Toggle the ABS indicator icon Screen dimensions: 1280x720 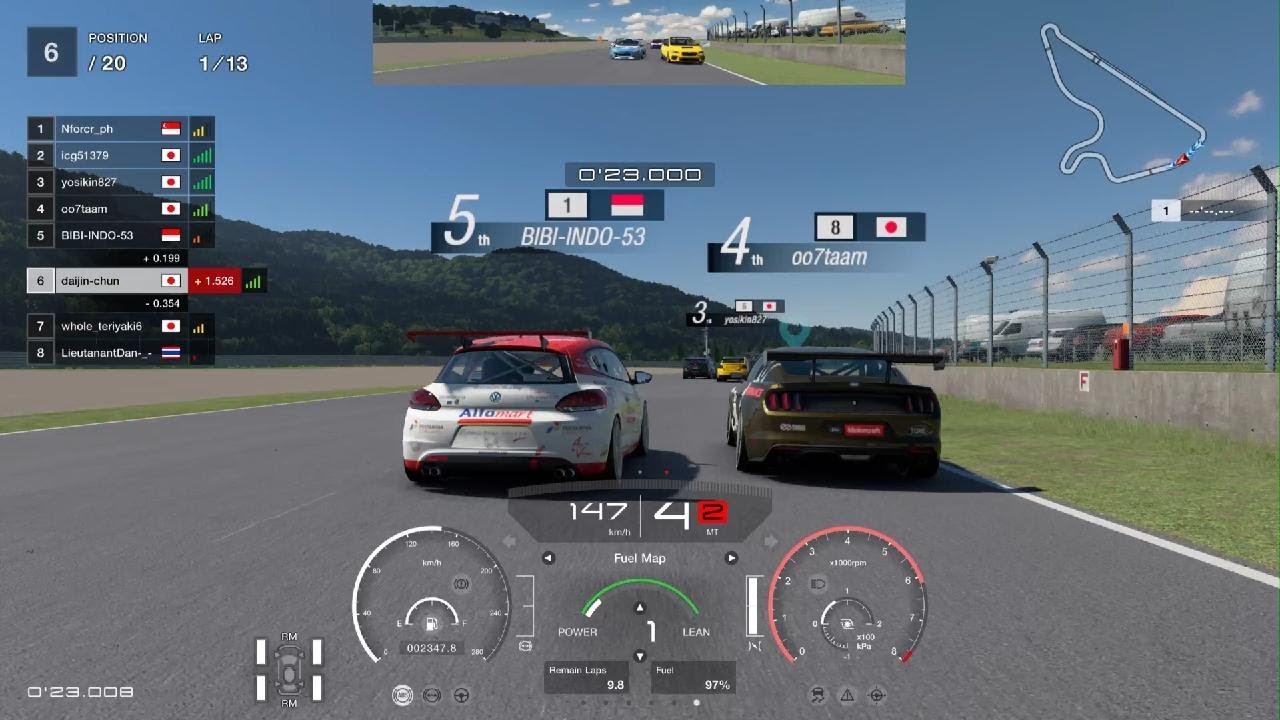click(x=403, y=695)
